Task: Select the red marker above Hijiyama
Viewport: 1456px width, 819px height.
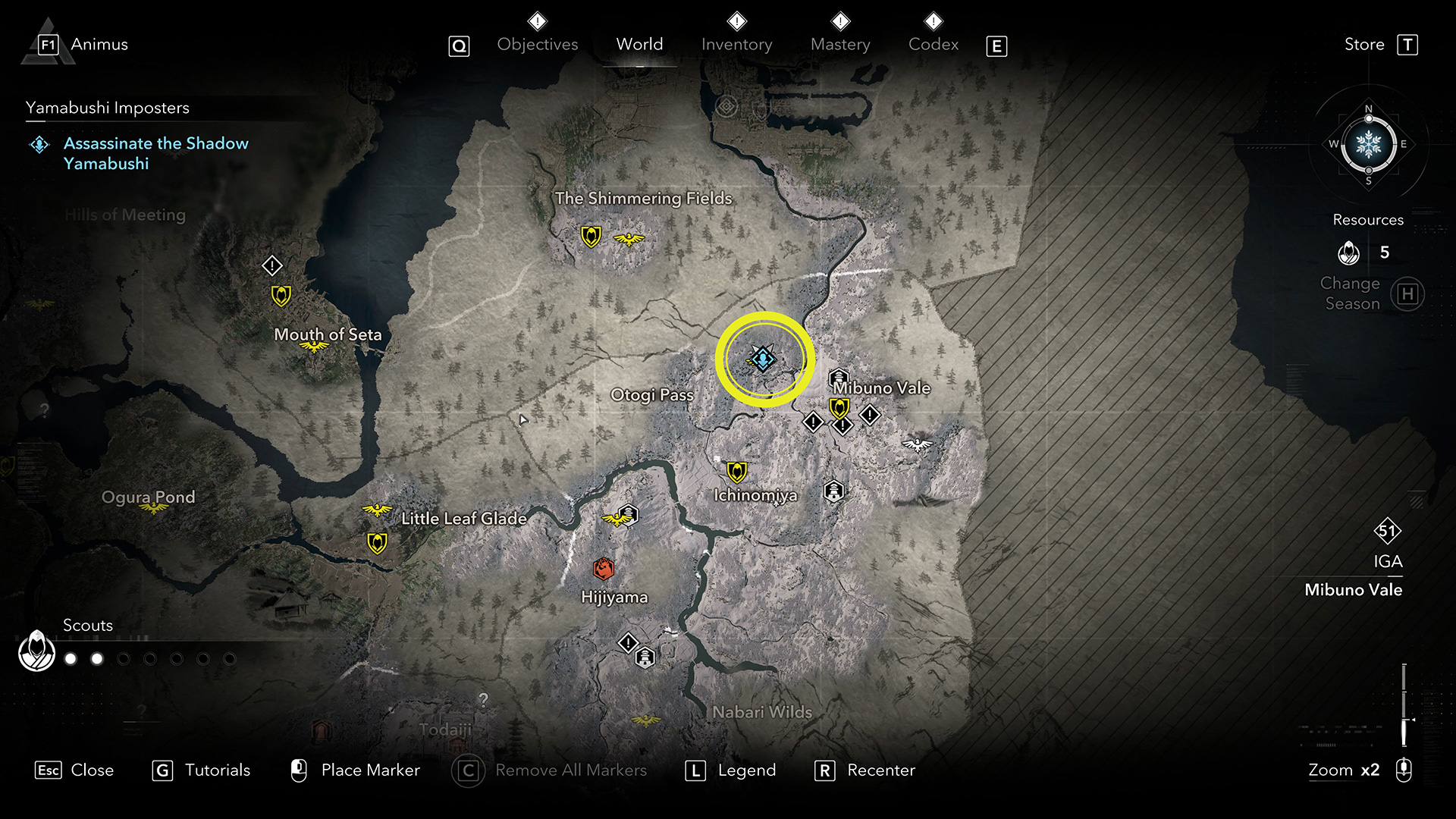Action: coord(603,567)
